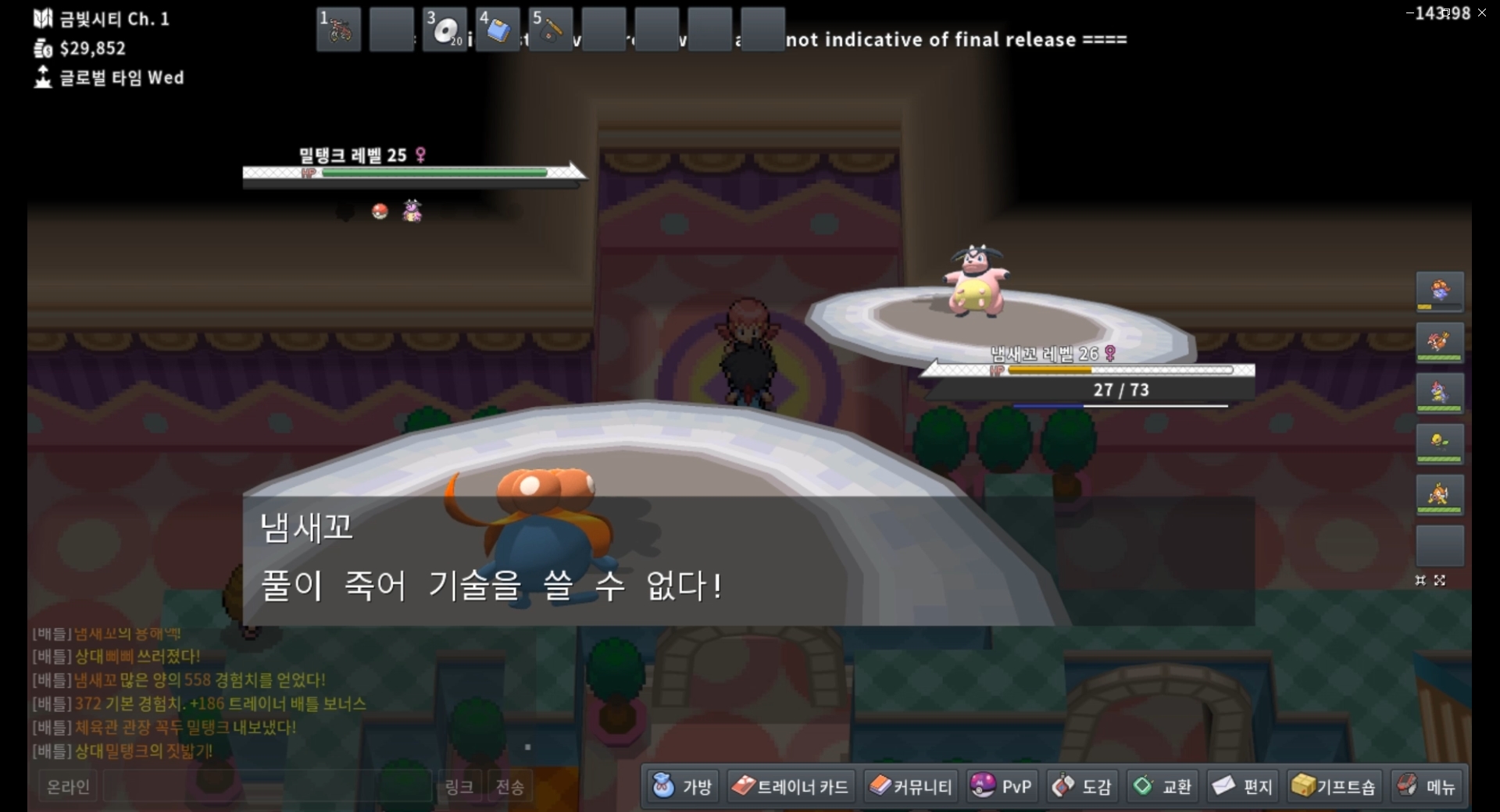
Task: Open the 교환 trade window
Action: pos(1162,786)
